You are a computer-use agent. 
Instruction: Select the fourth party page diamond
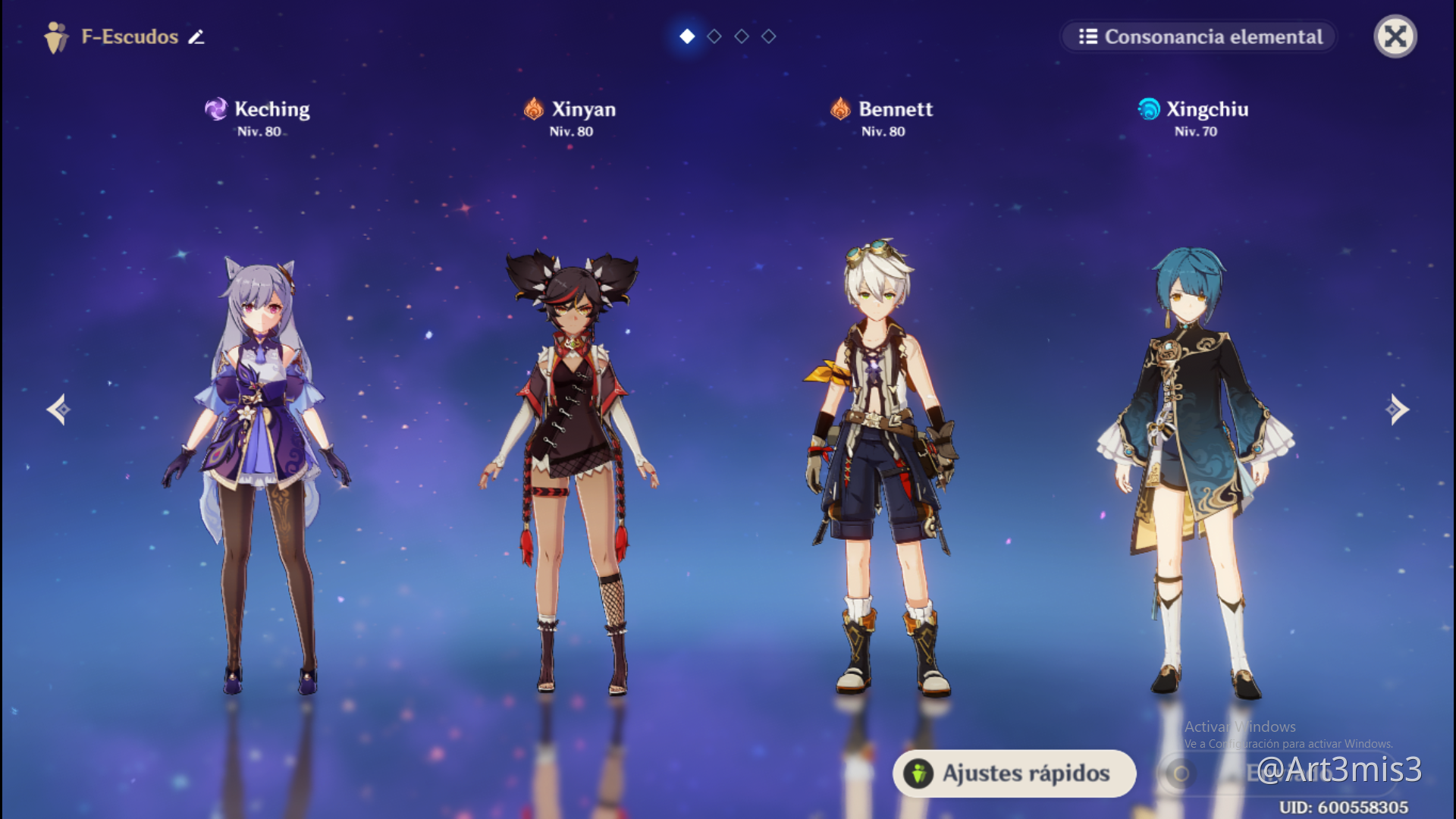tap(768, 36)
